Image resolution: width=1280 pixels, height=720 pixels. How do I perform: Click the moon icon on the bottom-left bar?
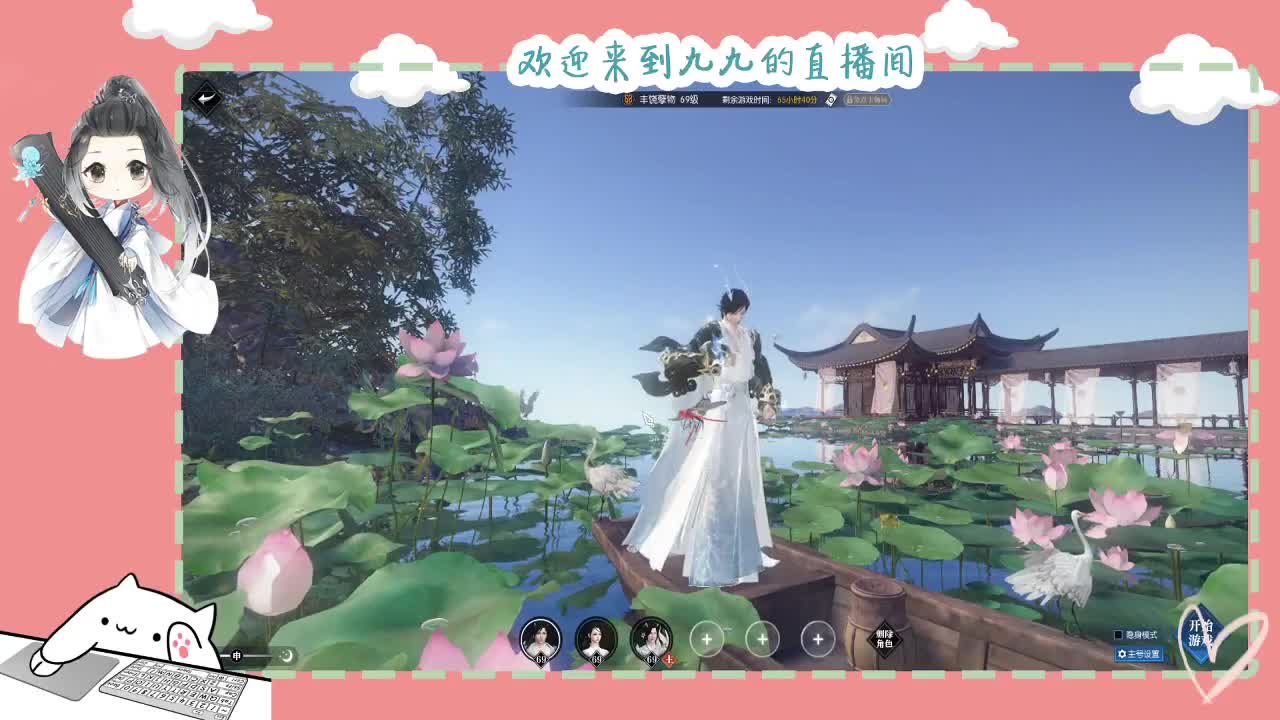click(287, 656)
